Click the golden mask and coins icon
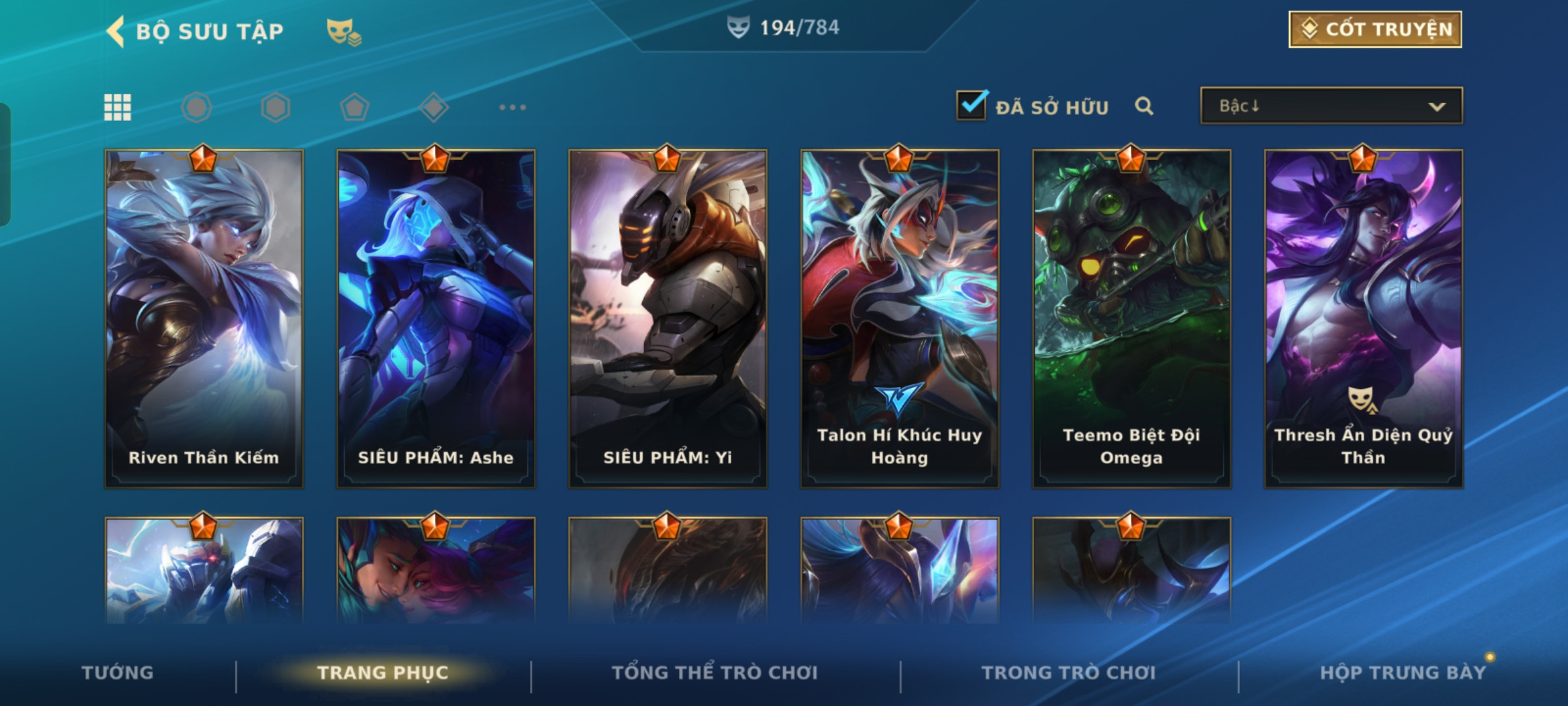Screen dimensions: 1568x706 (344, 31)
